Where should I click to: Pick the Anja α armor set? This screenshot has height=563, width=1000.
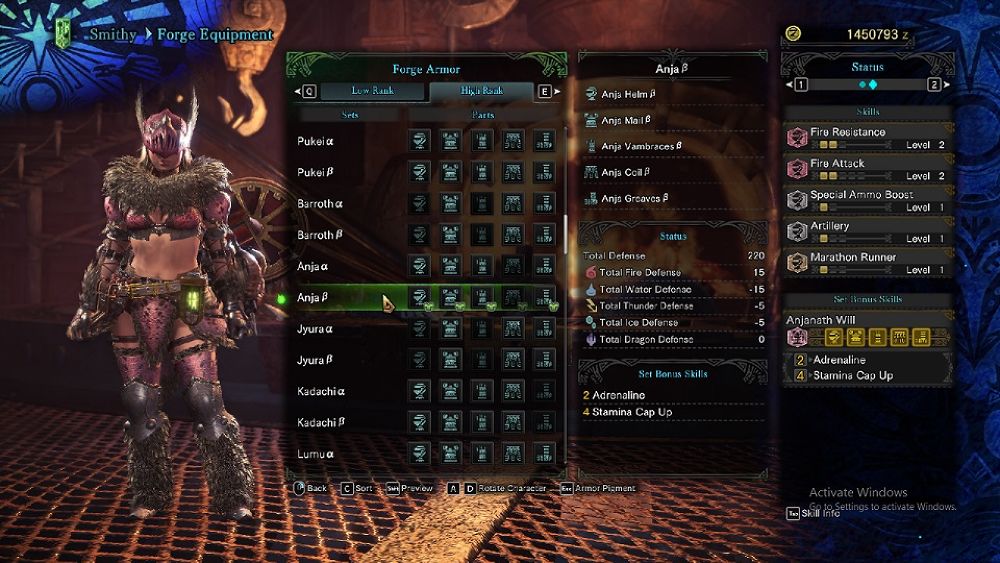pos(313,267)
